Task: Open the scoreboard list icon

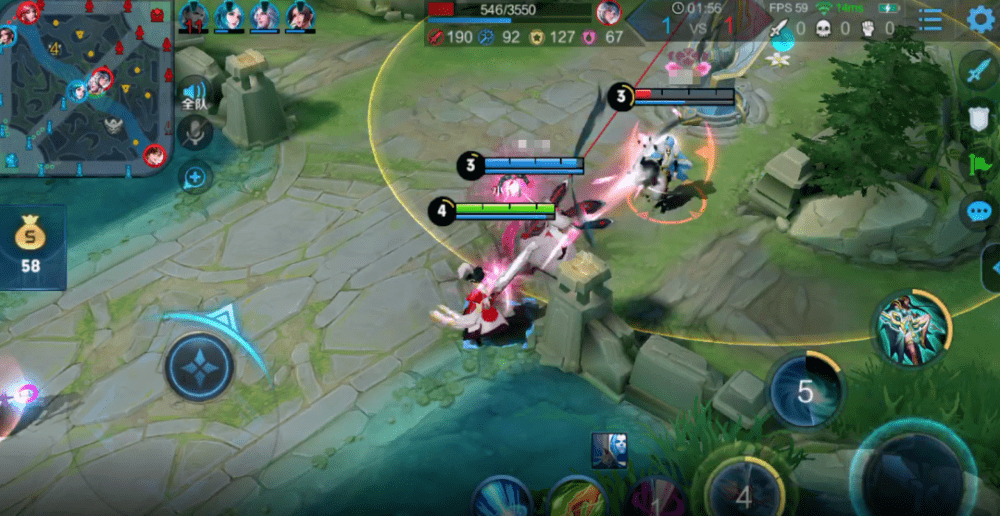Action: 930,20
